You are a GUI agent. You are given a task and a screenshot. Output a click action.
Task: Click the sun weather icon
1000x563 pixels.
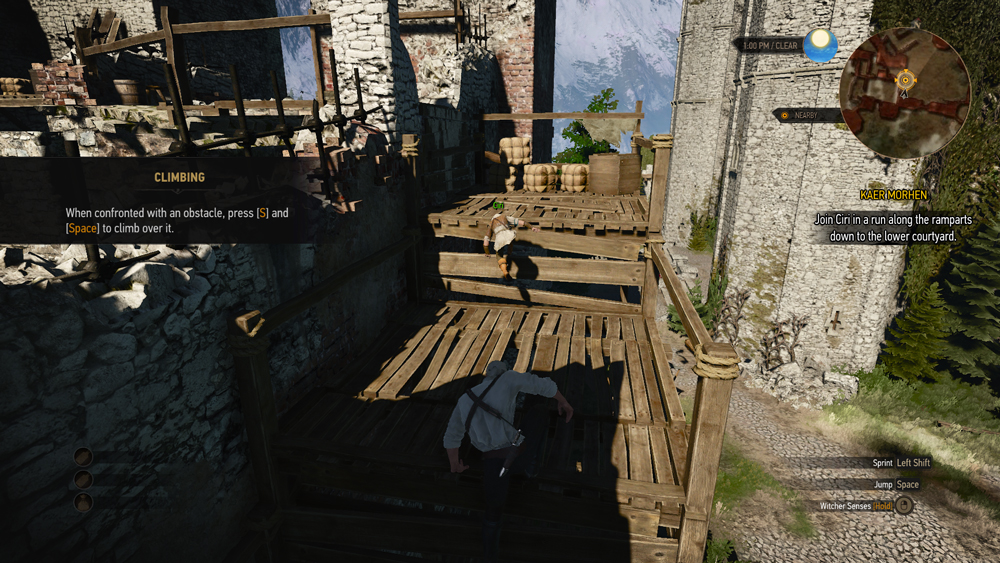[x=821, y=44]
